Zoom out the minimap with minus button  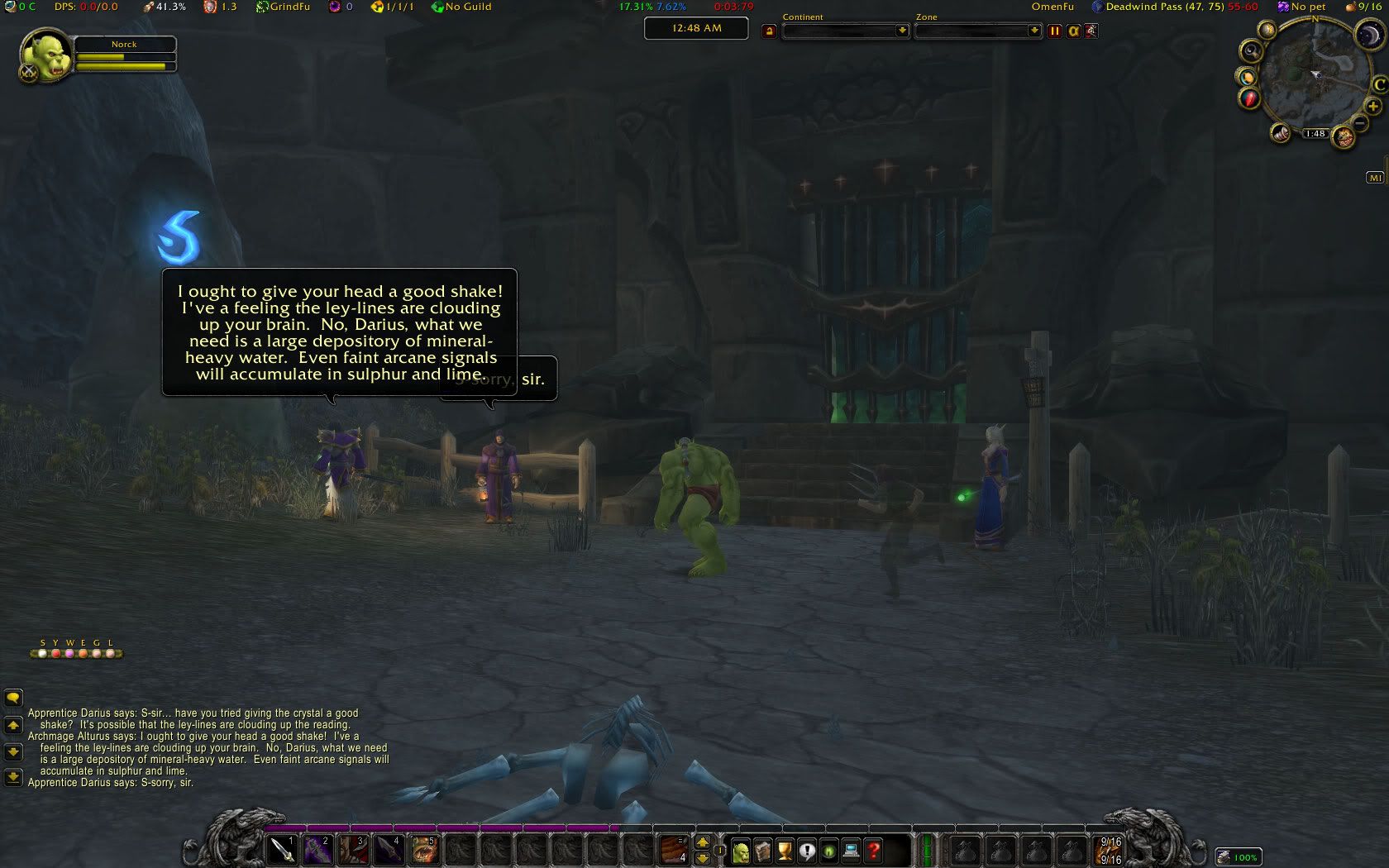(x=1360, y=123)
